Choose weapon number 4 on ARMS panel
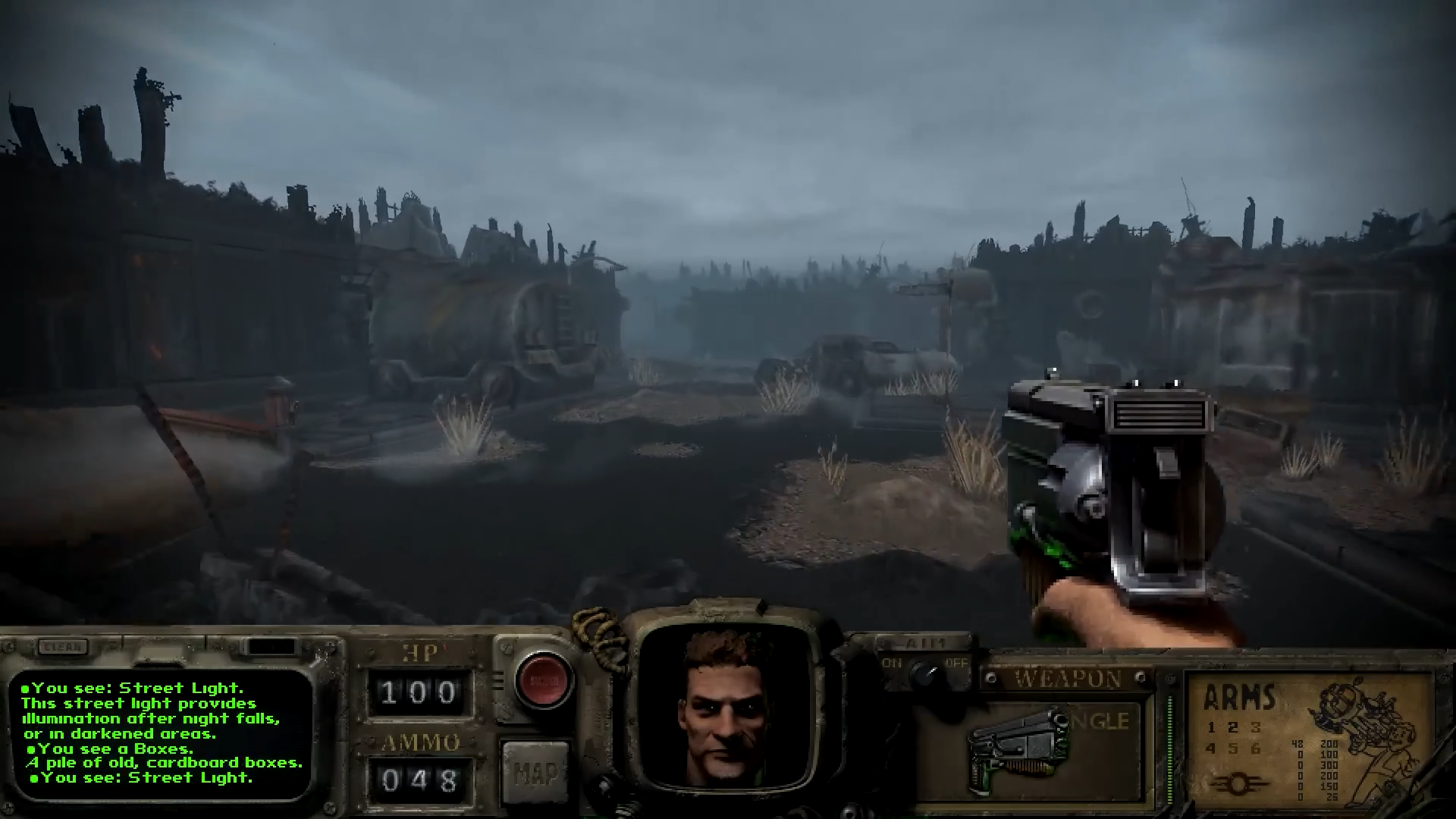The image size is (1456, 819). coord(1212,749)
